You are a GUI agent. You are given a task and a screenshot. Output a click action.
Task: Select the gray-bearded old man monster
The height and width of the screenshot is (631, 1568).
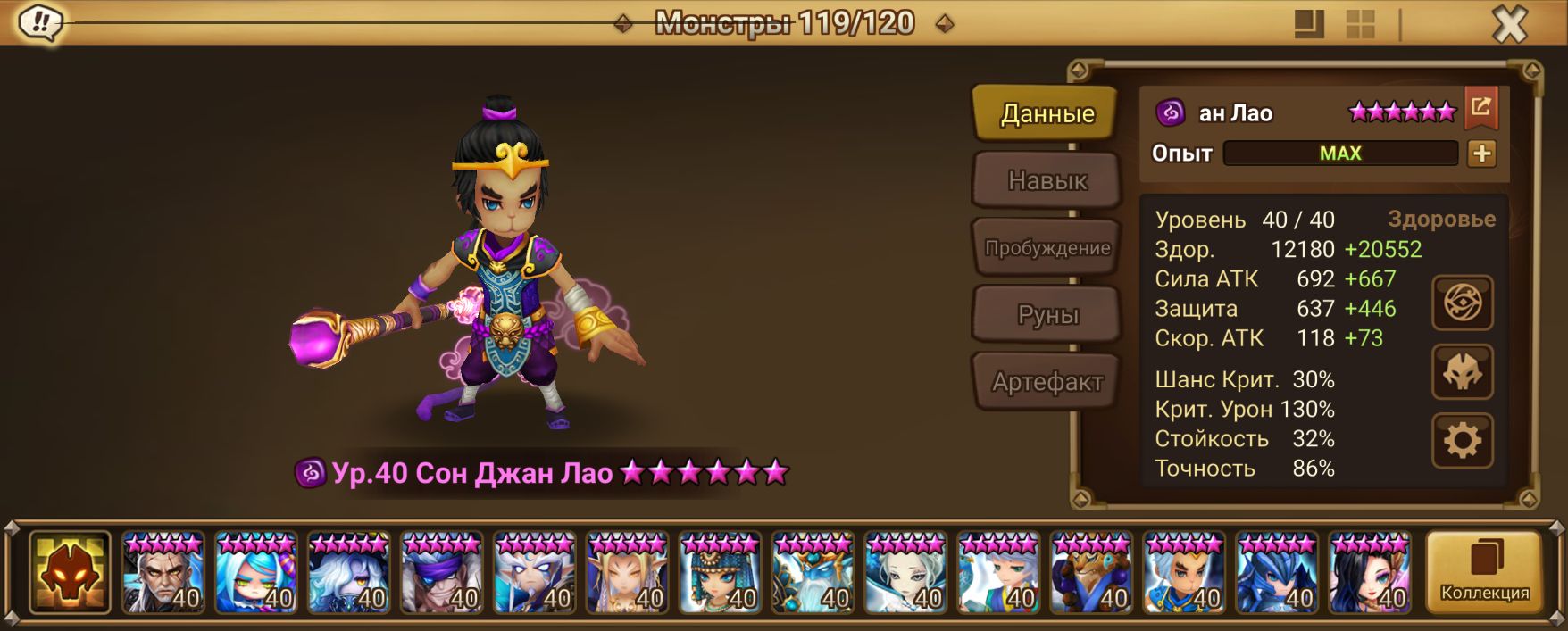(x=163, y=572)
